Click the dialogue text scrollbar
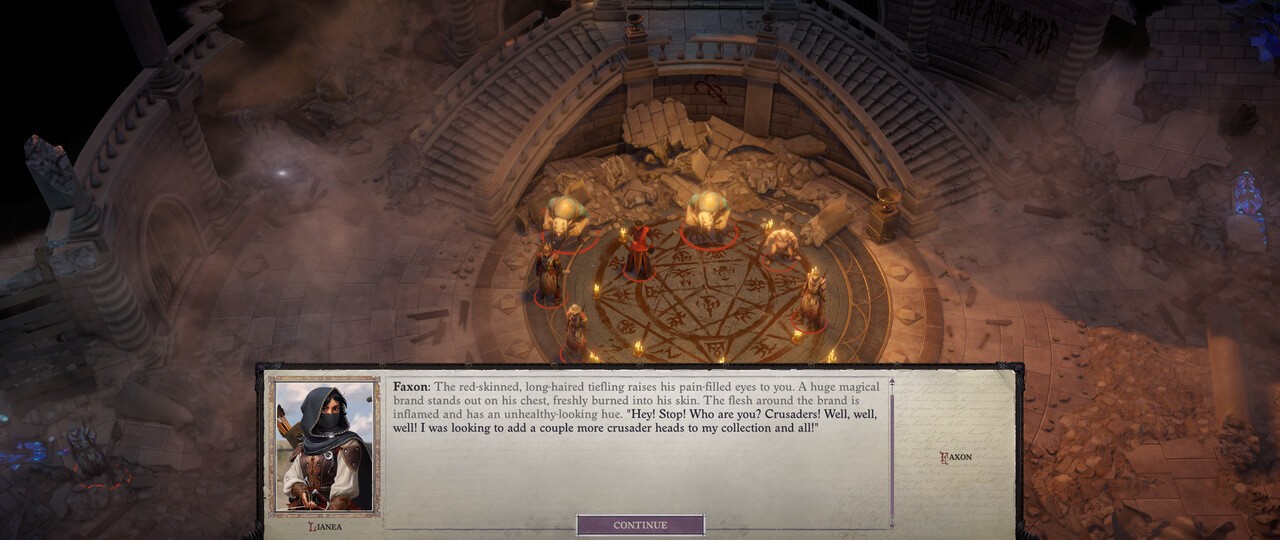 891,450
